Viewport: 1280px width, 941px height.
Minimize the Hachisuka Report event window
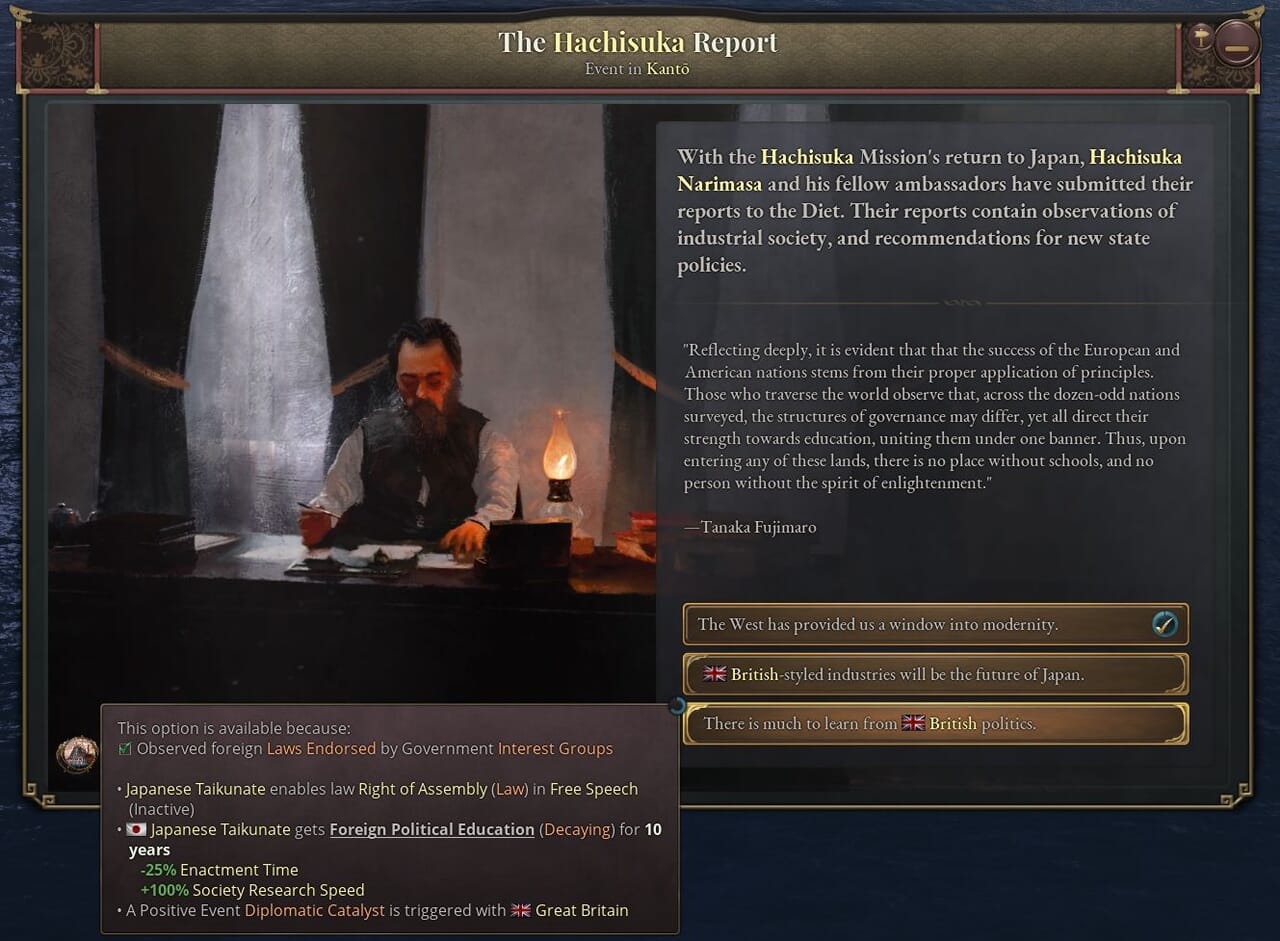pos(1237,43)
